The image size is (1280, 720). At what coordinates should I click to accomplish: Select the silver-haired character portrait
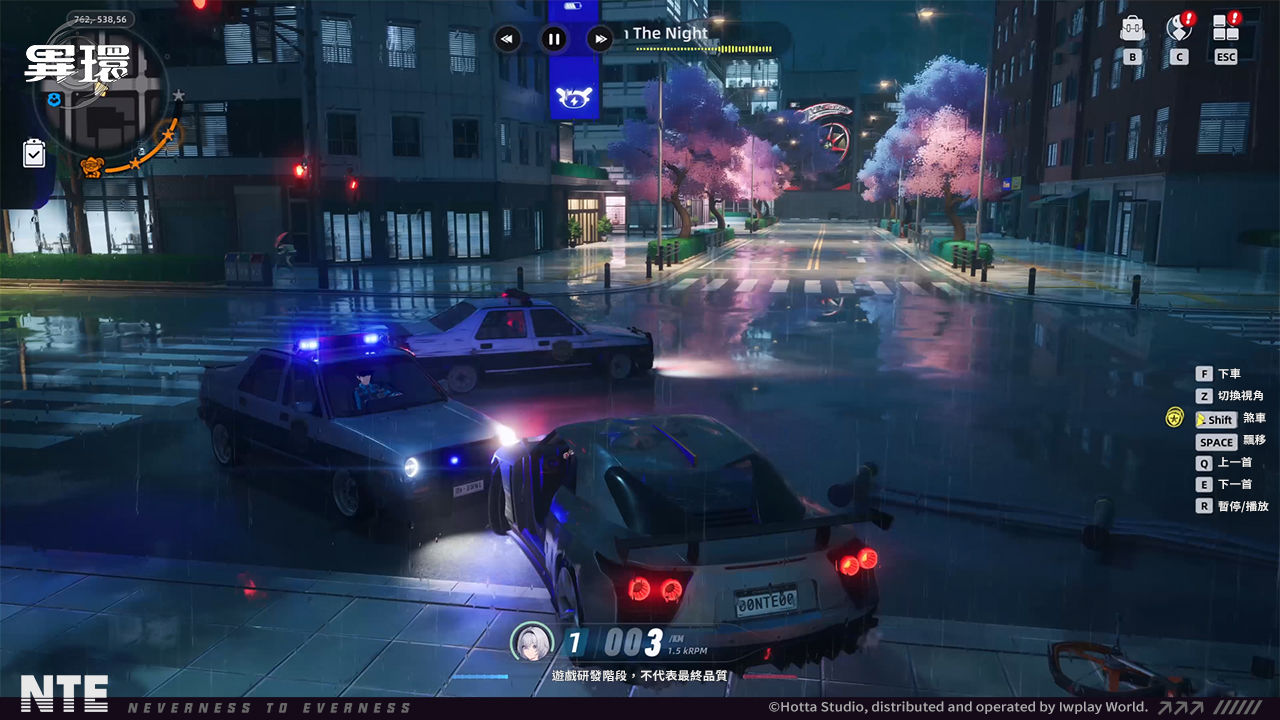(x=532, y=642)
